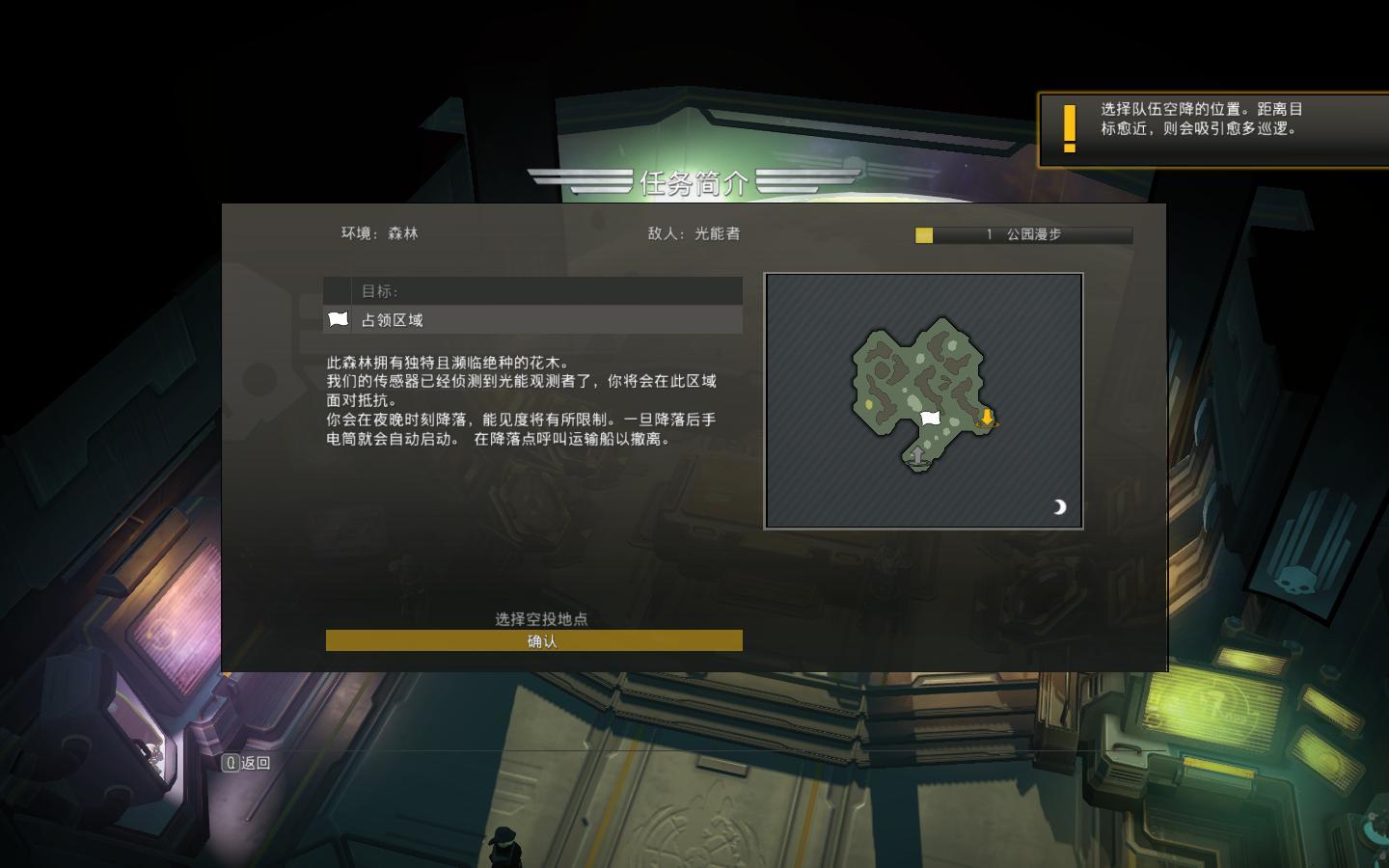Viewport: 1389px width, 868px height.
Task: Select the yellow drop-zone arrow on the map
Action: click(987, 418)
